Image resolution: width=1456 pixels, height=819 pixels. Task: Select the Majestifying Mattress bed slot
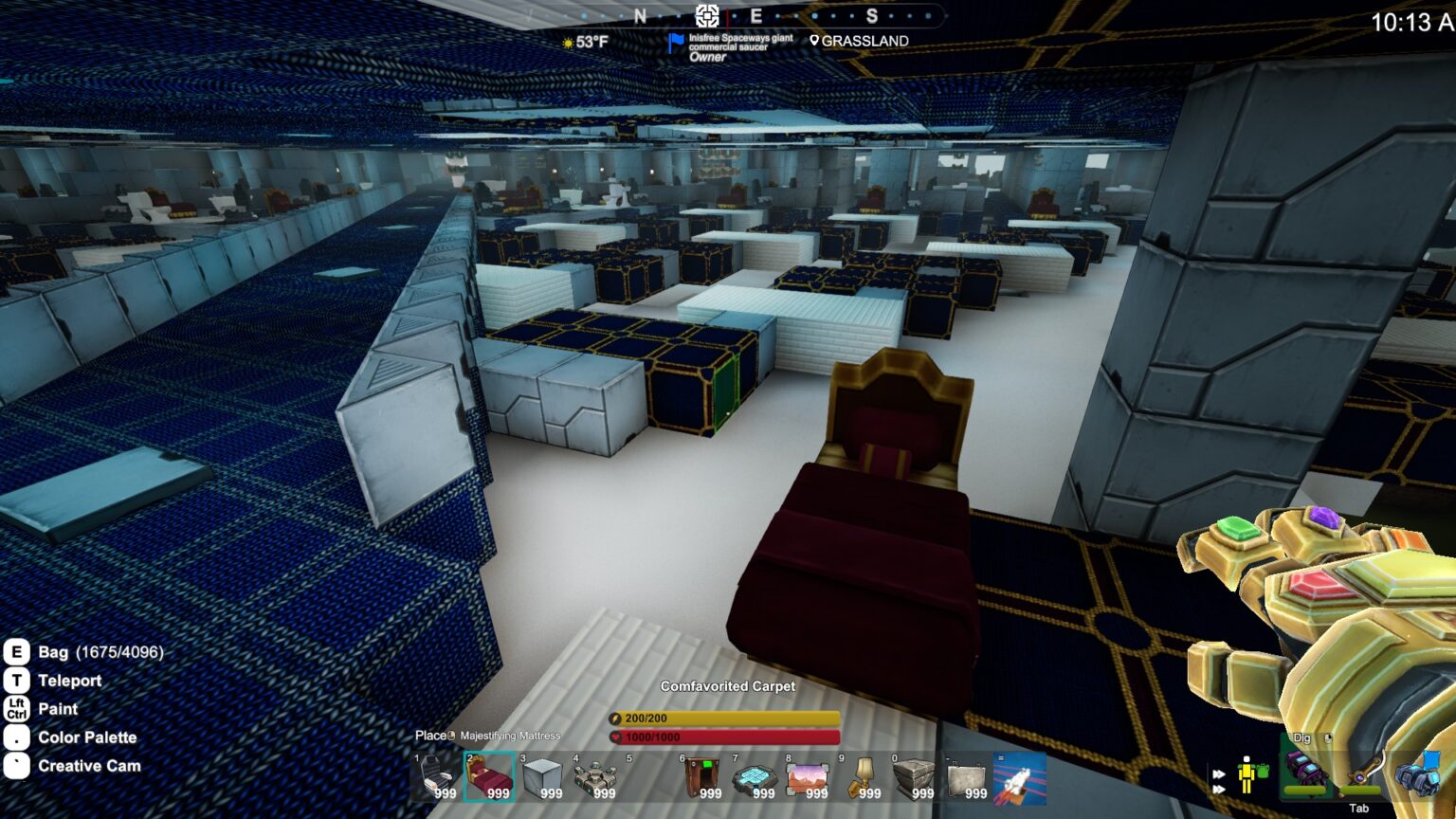[x=489, y=777]
